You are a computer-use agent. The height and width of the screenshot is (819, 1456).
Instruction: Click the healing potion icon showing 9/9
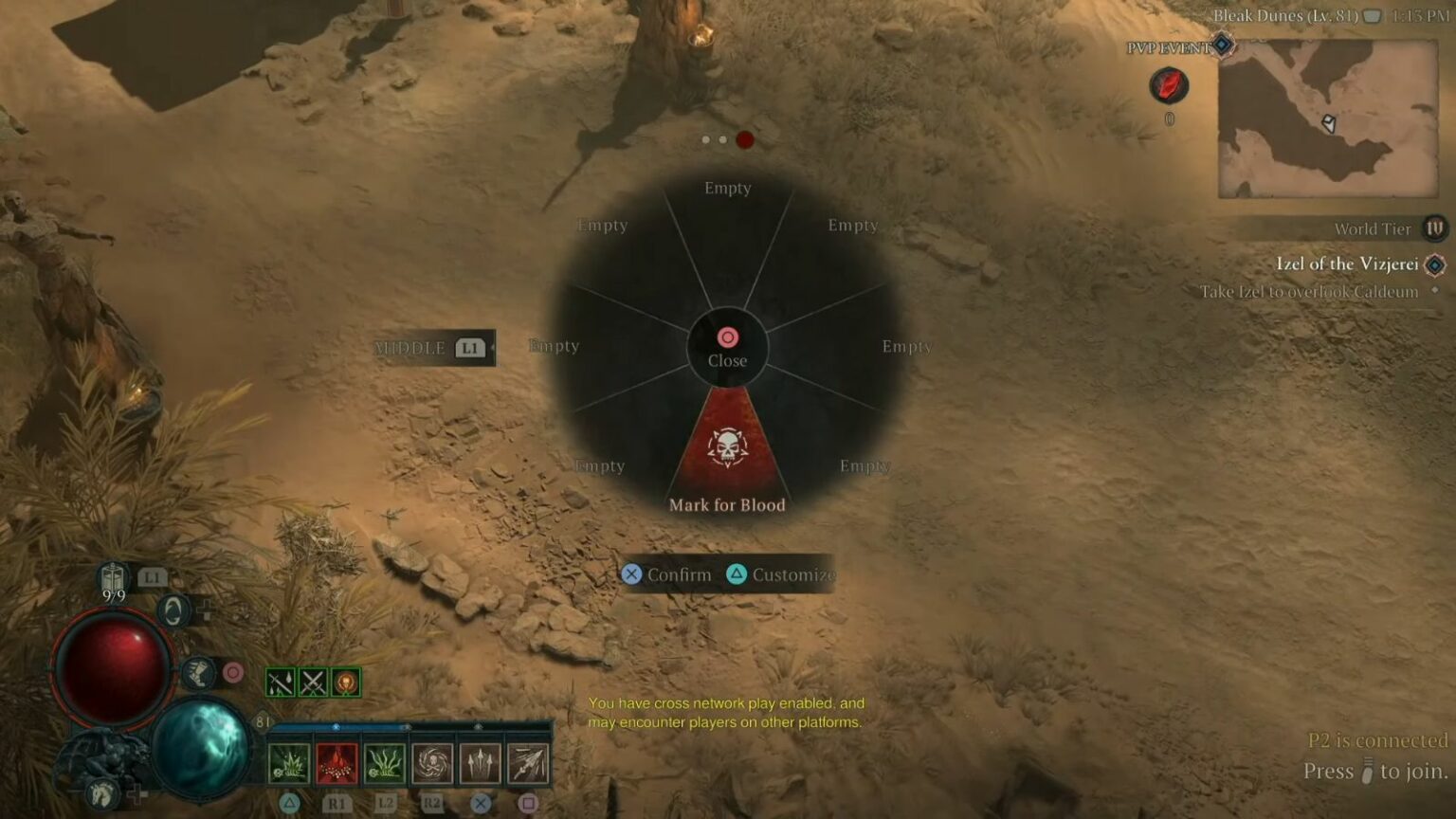pyautogui.click(x=113, y=576)
